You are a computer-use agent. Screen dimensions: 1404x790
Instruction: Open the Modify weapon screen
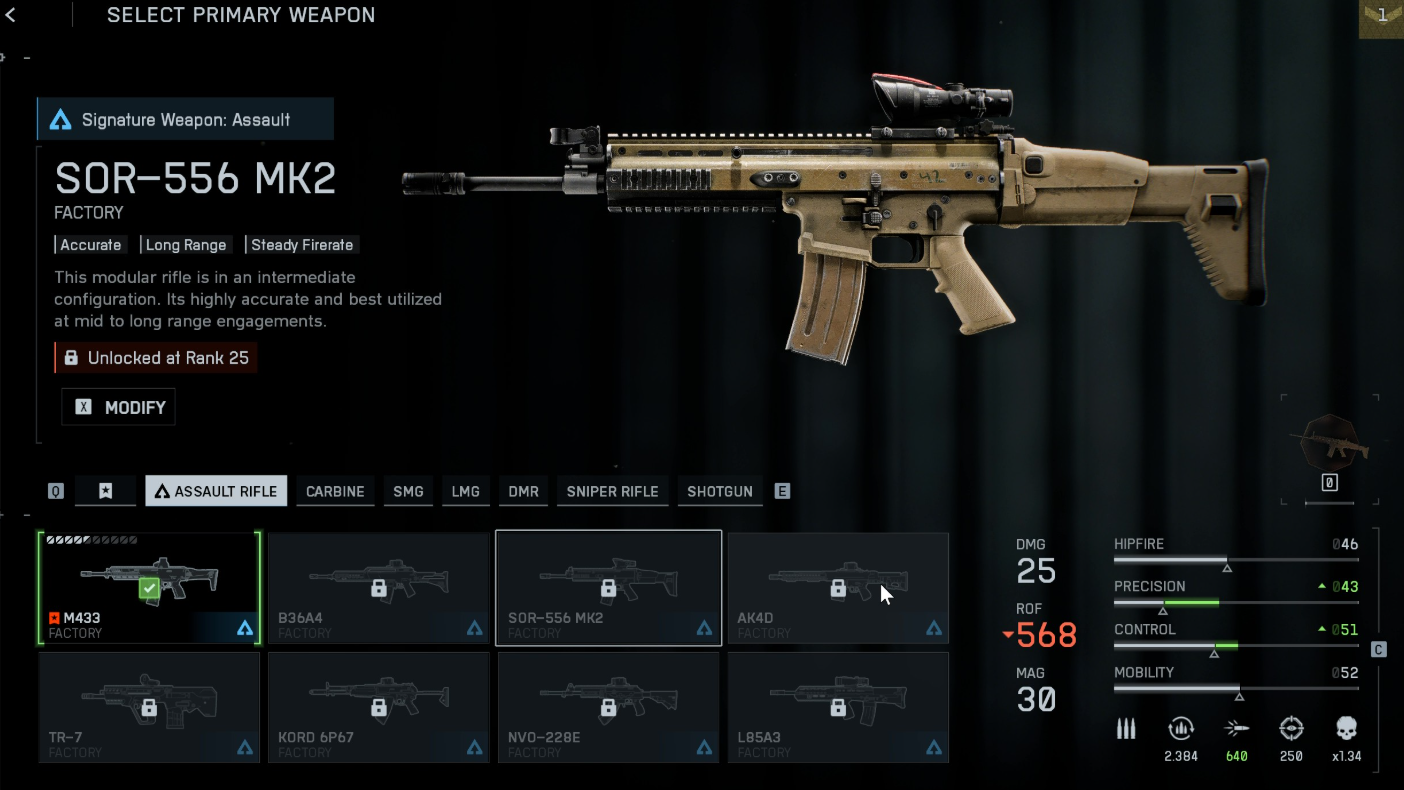coord(119,407)
